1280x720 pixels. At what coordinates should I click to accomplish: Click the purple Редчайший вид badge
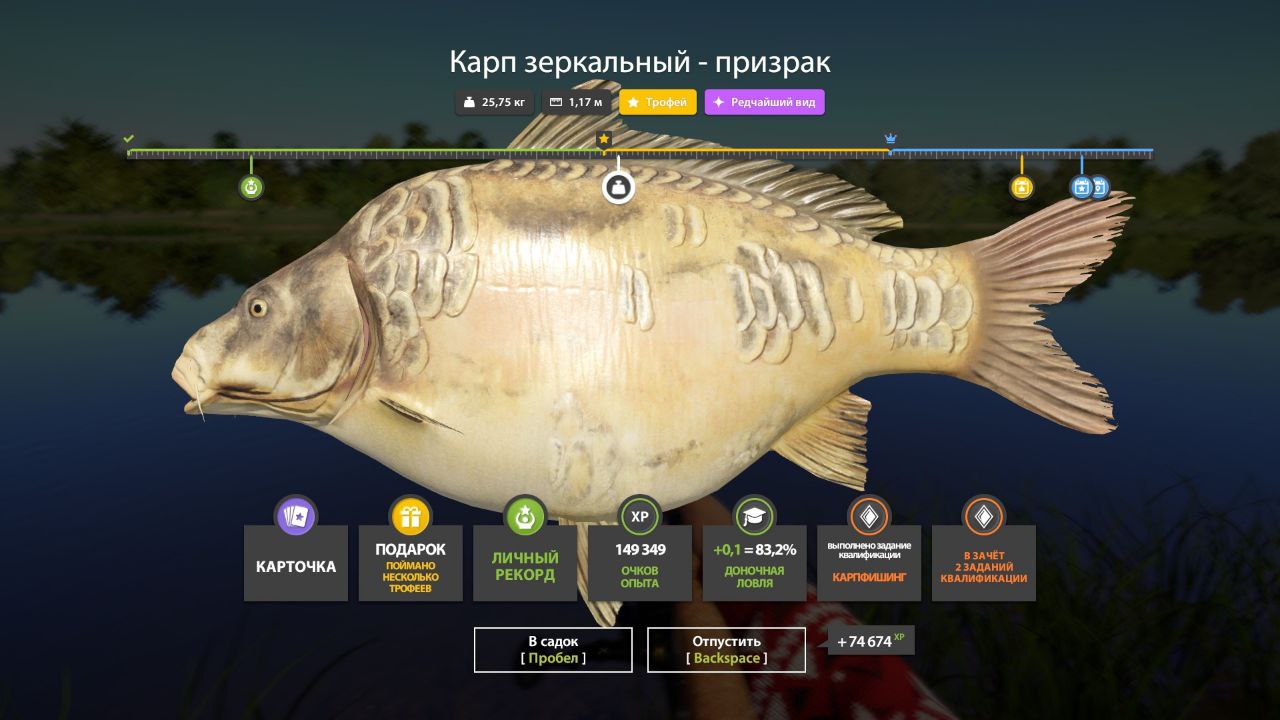(764, 101)
